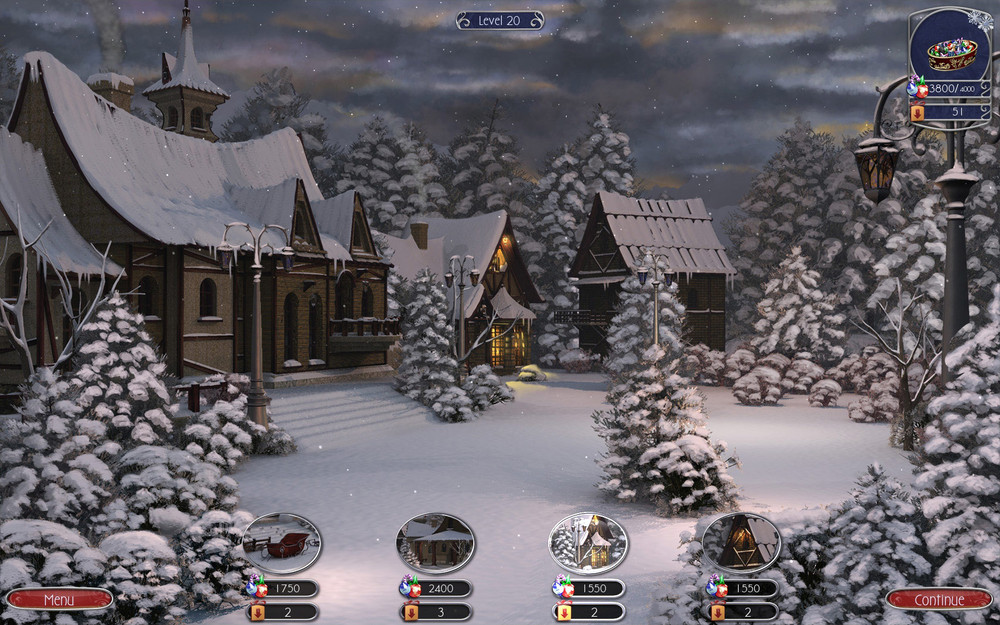This screenshot has height=625, width=1000.
Task: Open the ornament basket panel
Action: point(950,51)
